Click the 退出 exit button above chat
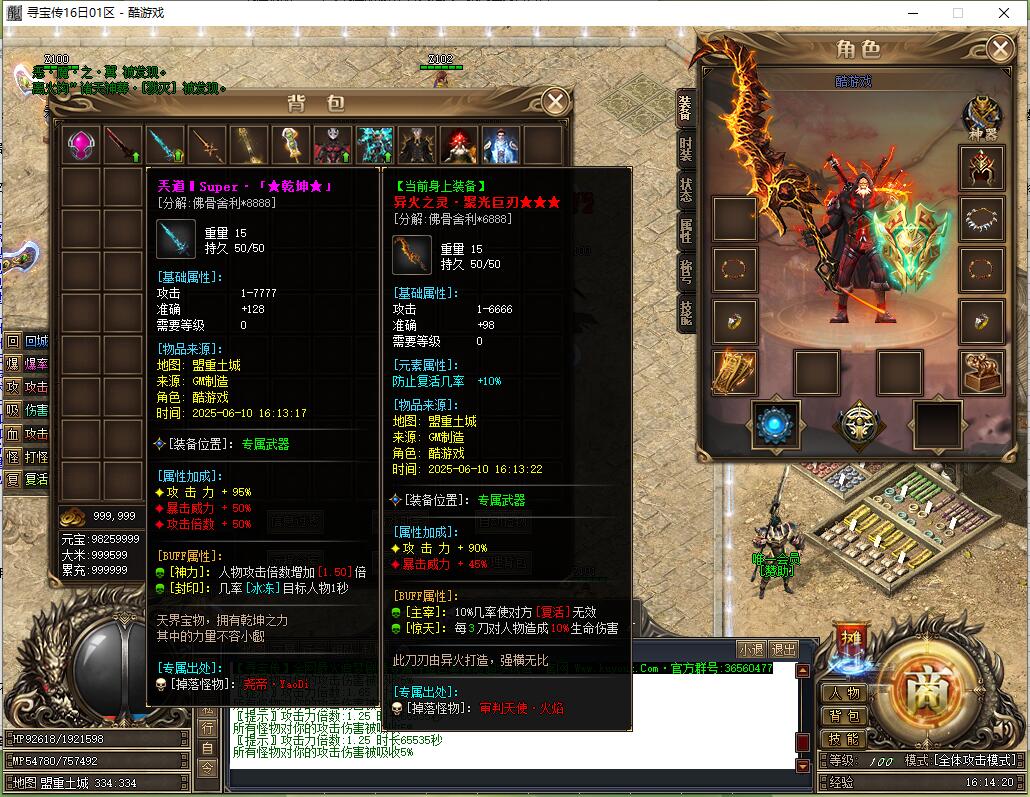The image size is (1030, 797). point(784,649)
